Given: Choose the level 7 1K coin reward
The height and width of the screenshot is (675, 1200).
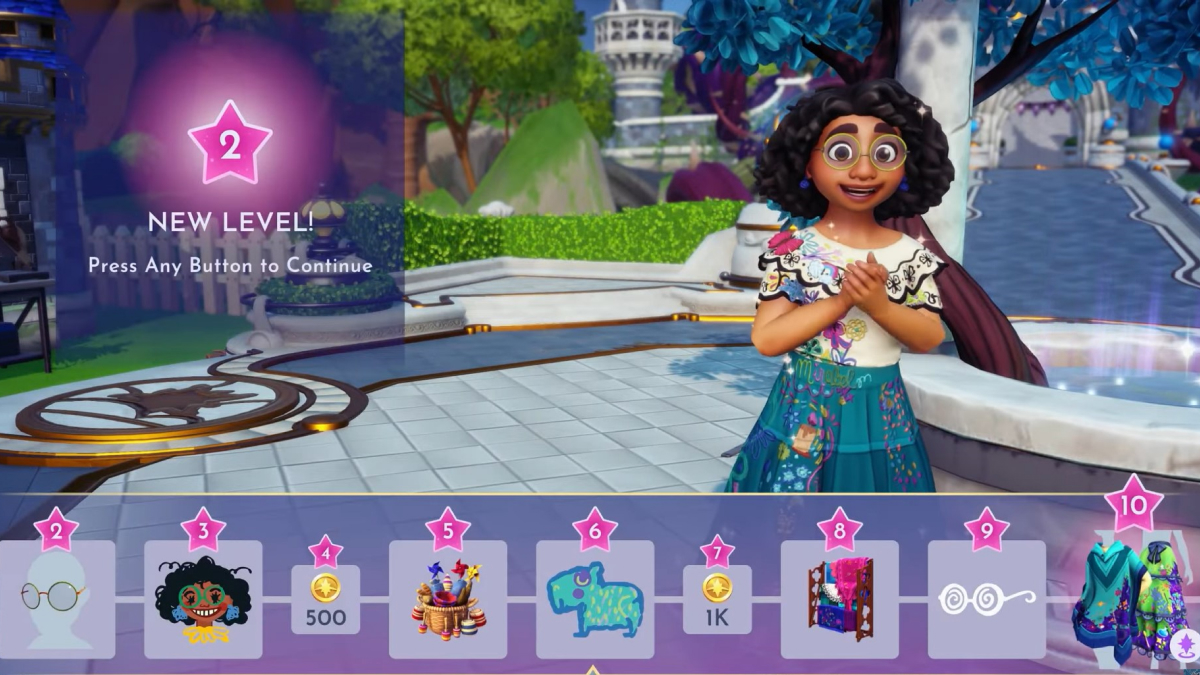Looking at the screenshot, I should (x=716, y=599).
